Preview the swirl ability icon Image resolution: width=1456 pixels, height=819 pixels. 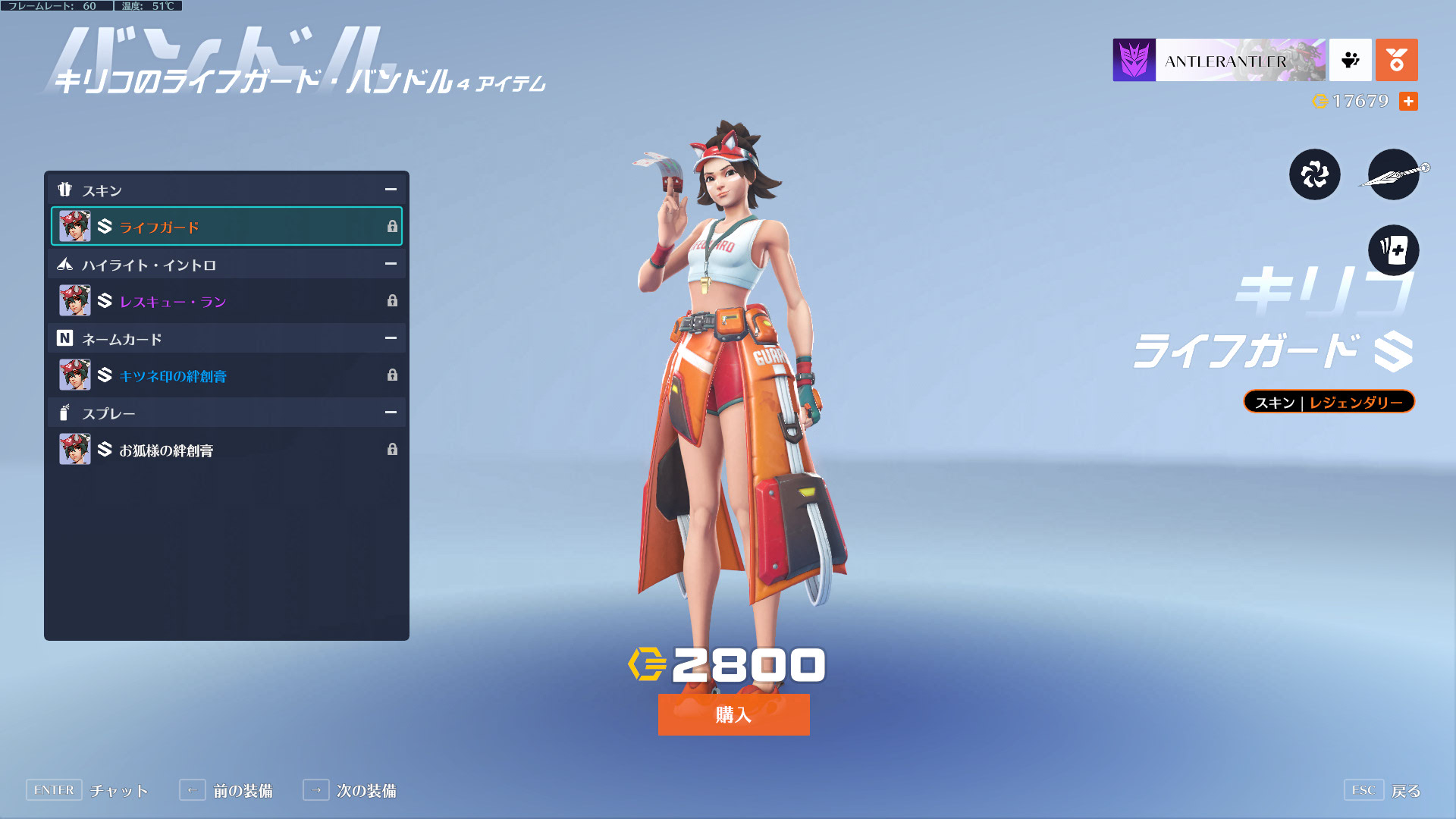coord(1314,174)
